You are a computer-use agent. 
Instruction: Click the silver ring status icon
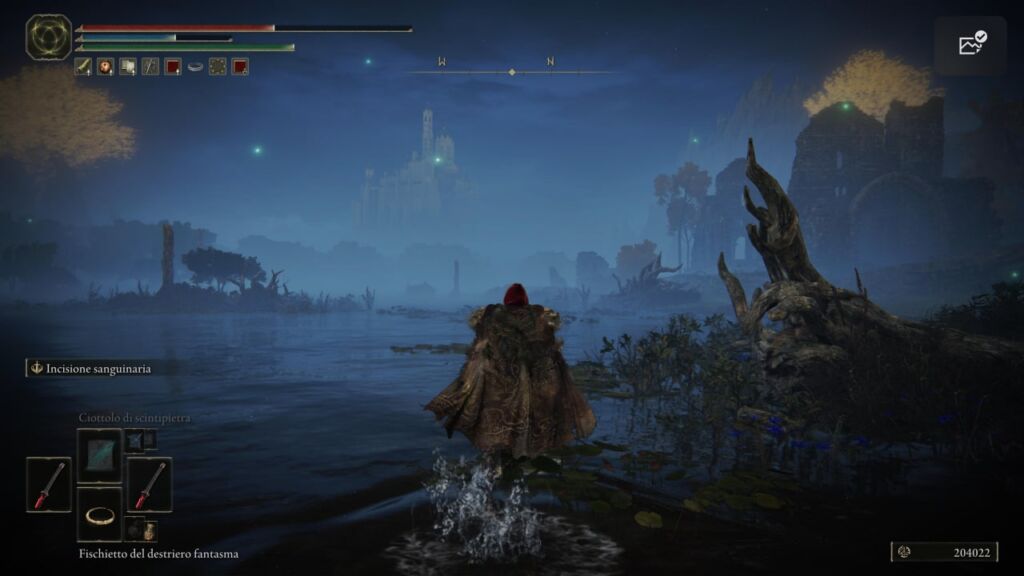click(x=195, y=67)
